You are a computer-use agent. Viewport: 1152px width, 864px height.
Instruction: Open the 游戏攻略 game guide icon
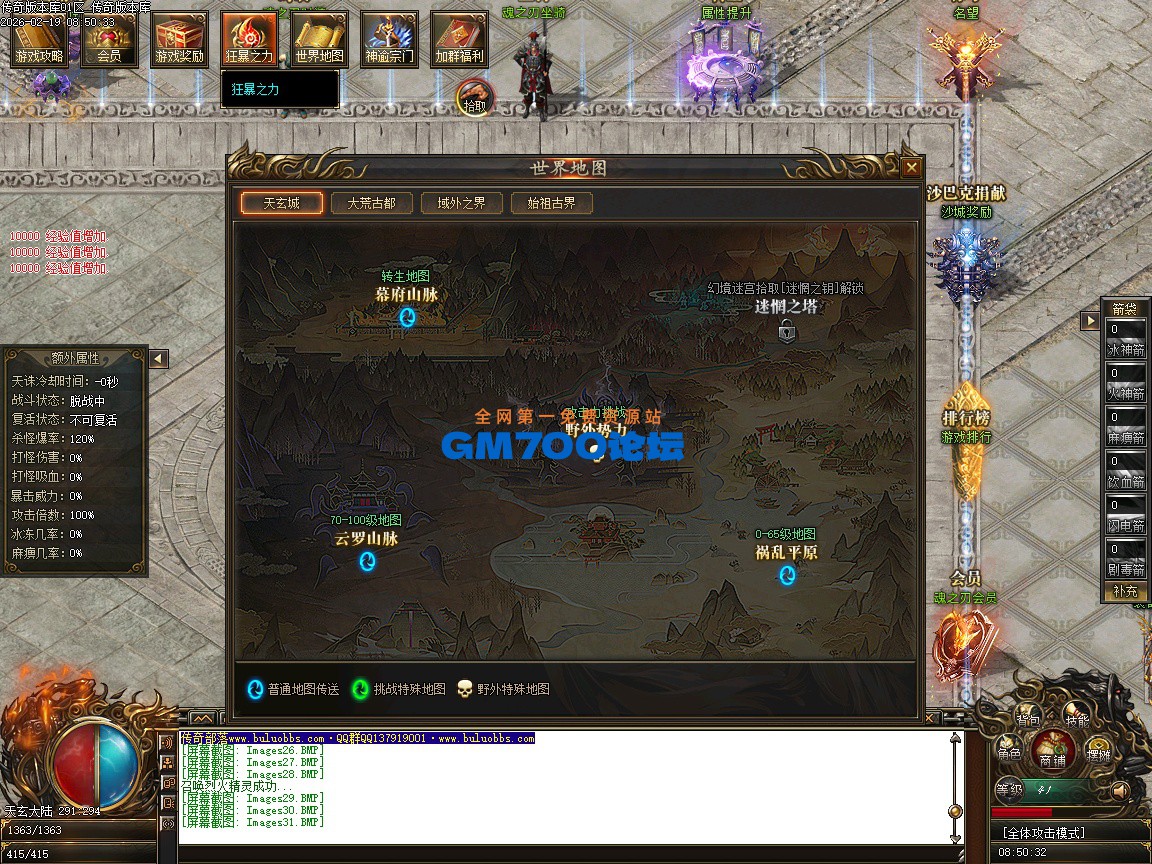point(39,38)
